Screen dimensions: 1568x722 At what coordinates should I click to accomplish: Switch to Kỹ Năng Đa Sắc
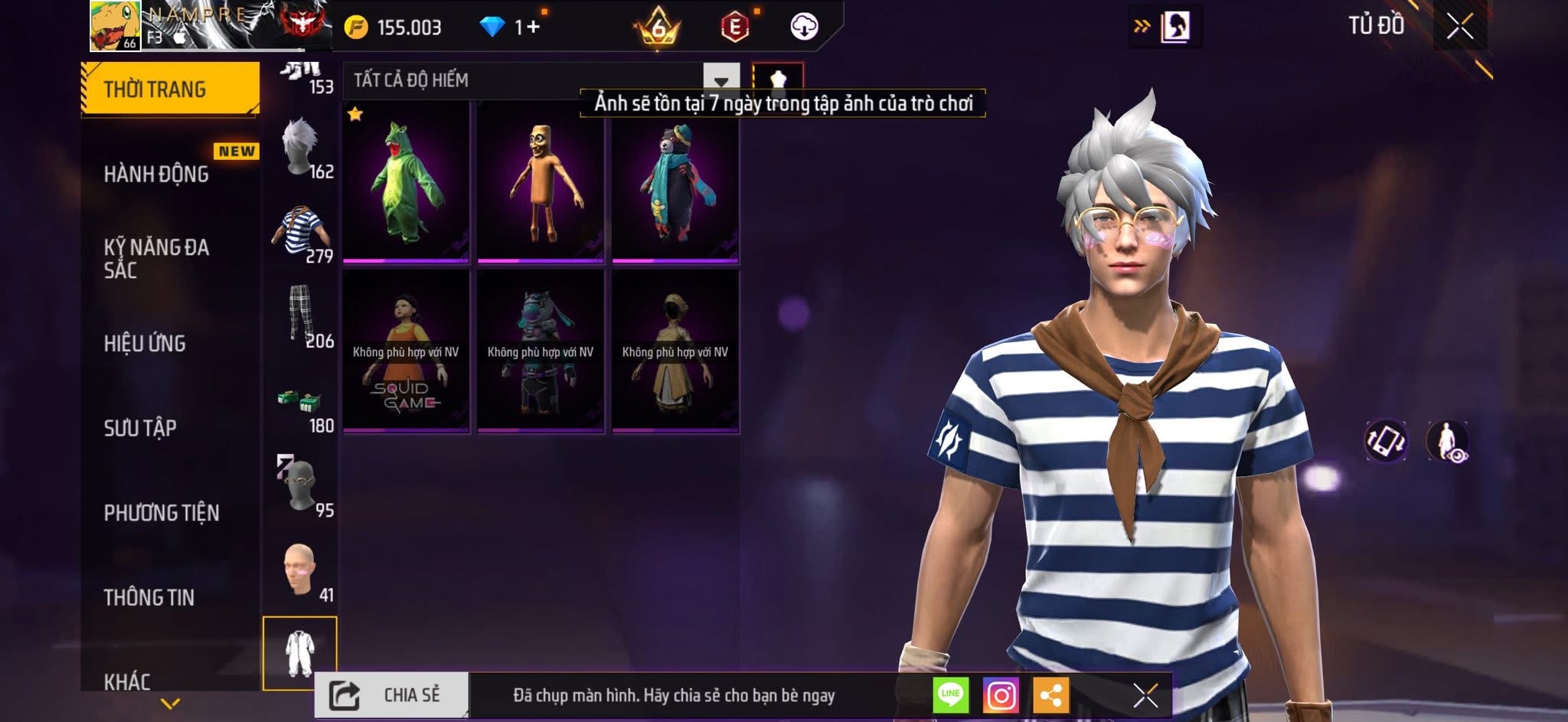pyautogui.click(x=157, y=258)
